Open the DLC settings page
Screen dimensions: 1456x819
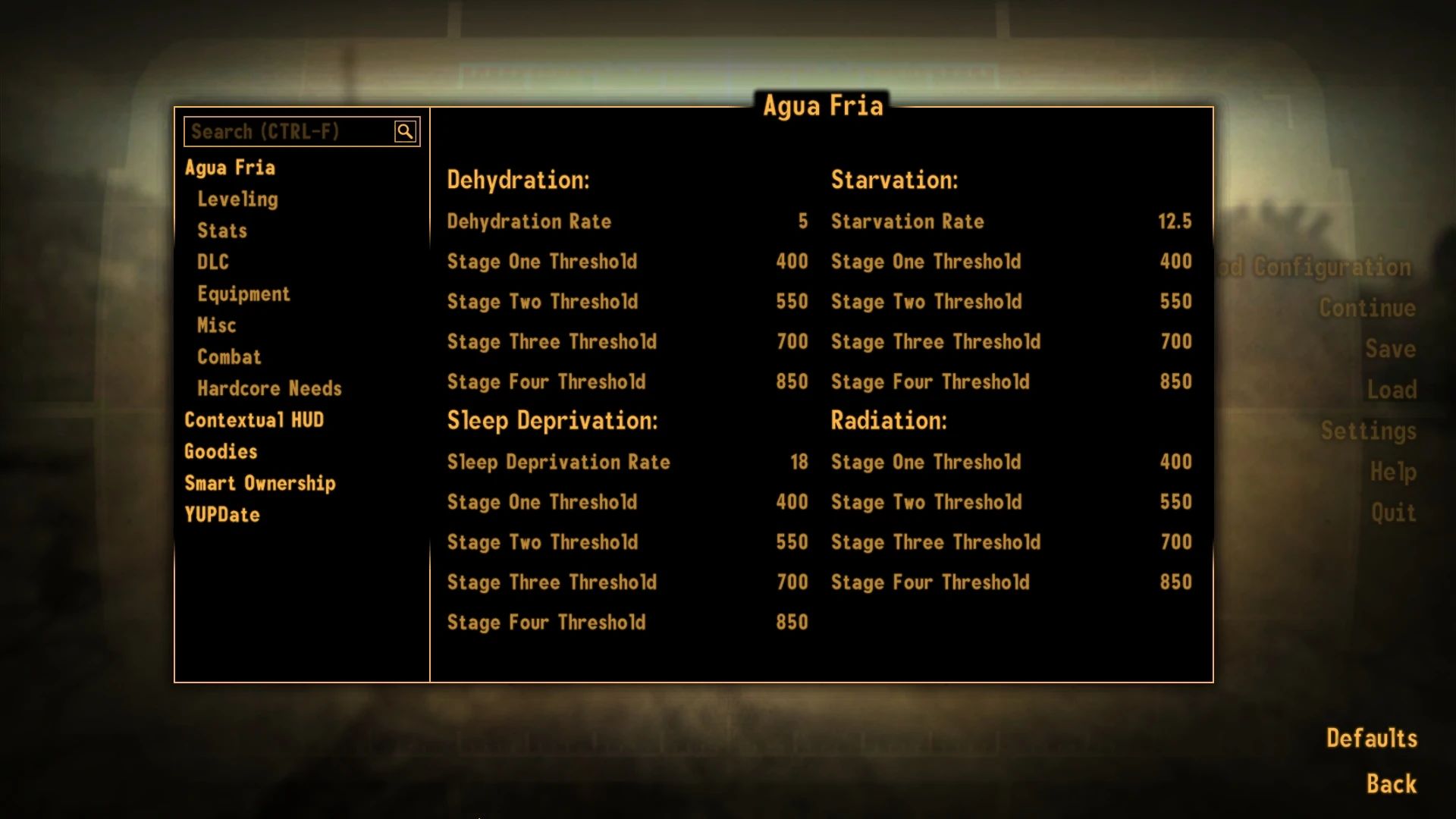click(x=212, y=262)
